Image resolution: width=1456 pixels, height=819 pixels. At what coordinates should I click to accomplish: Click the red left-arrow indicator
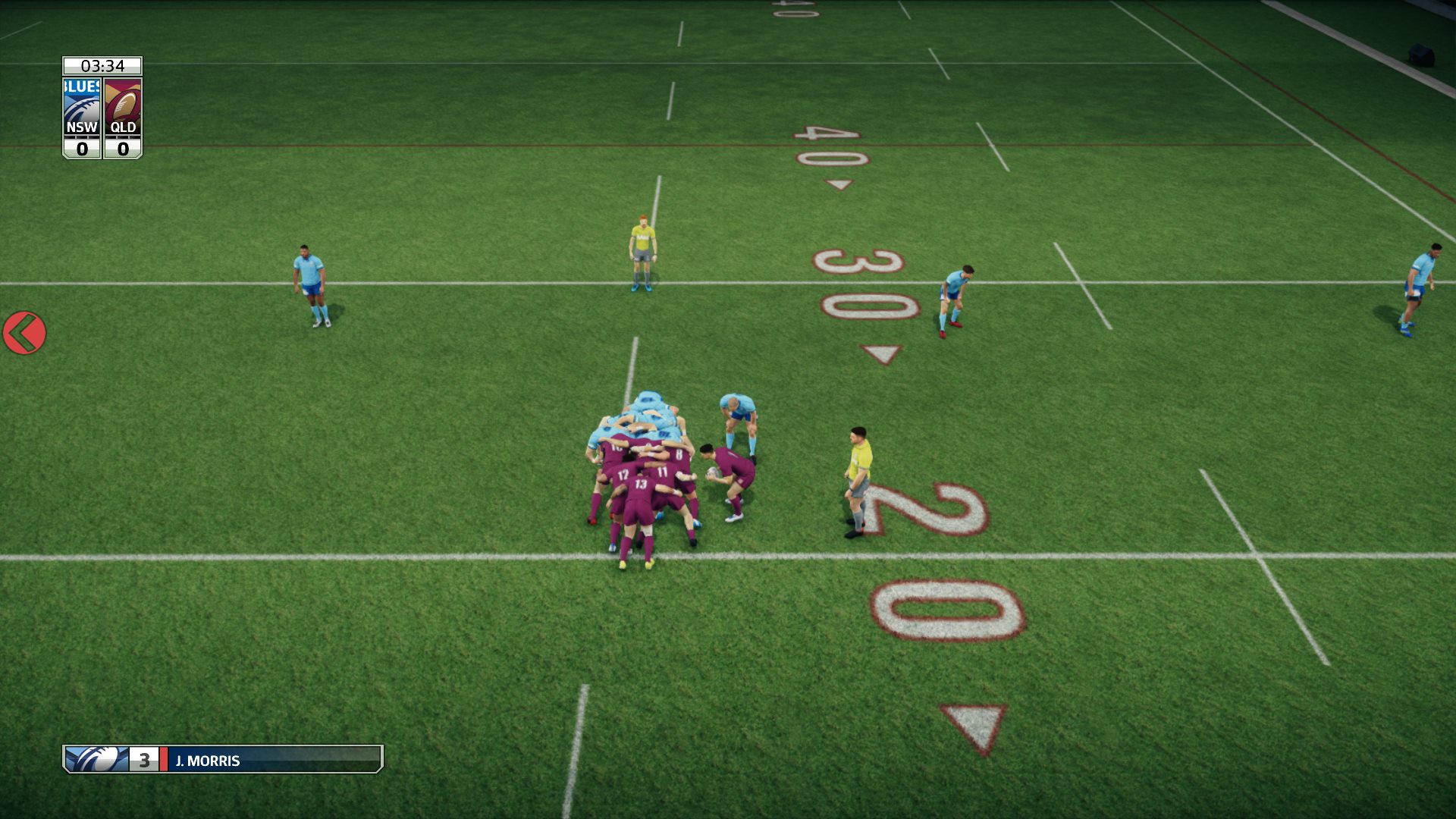(24, 333)
